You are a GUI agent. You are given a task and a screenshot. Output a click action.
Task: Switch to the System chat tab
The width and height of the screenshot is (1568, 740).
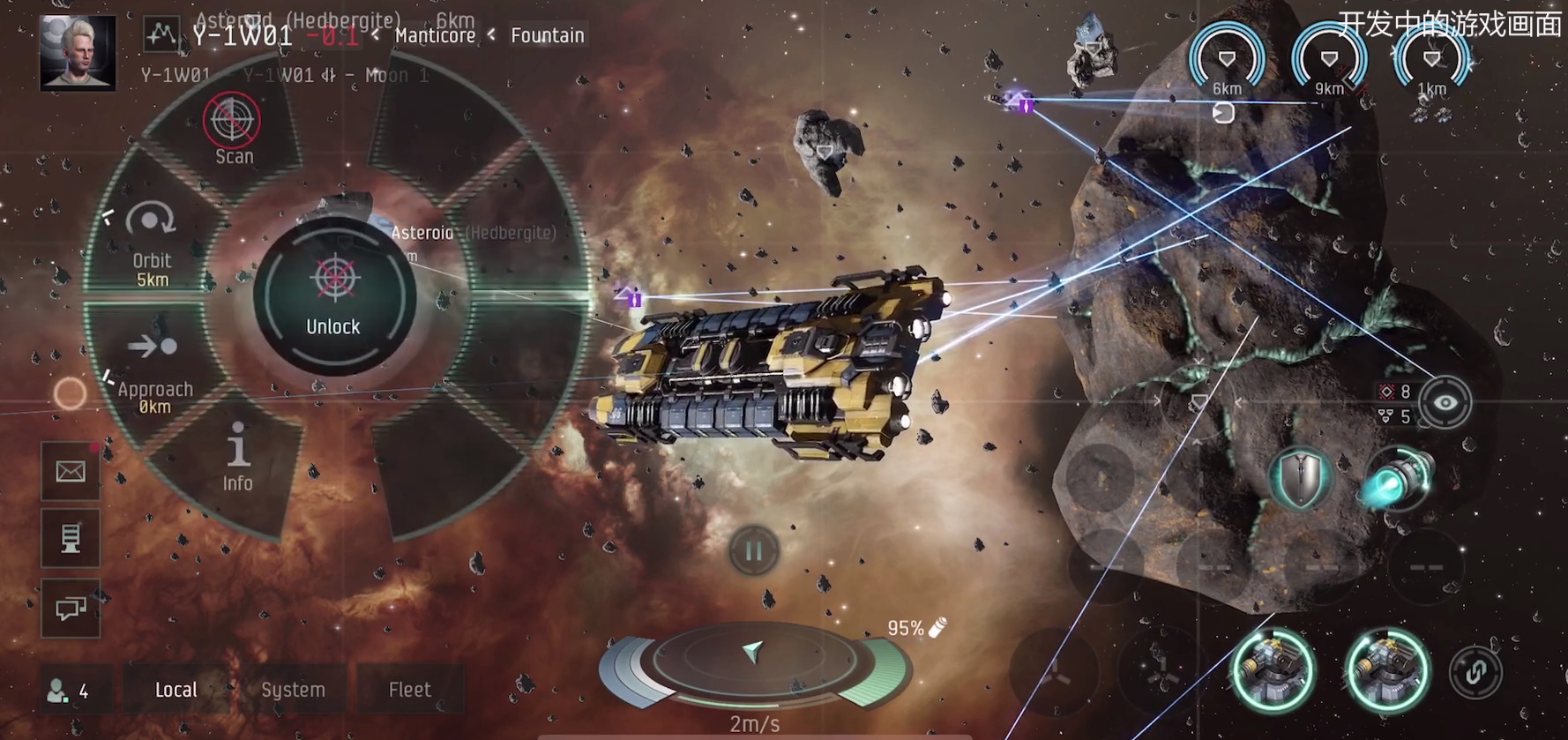[x=293, y=690]
